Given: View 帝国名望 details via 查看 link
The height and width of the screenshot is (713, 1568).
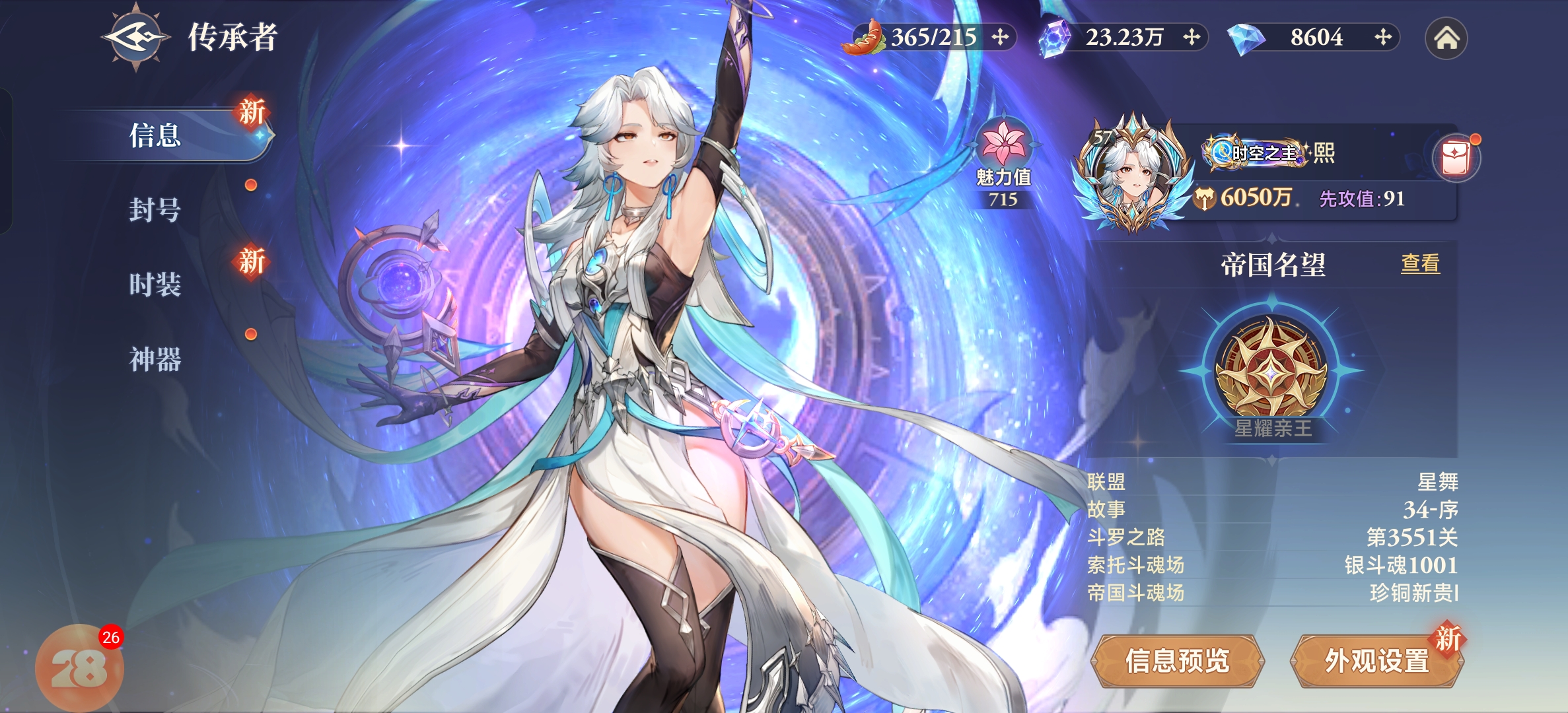Looking at the screenshot, I should [1420, 264].
